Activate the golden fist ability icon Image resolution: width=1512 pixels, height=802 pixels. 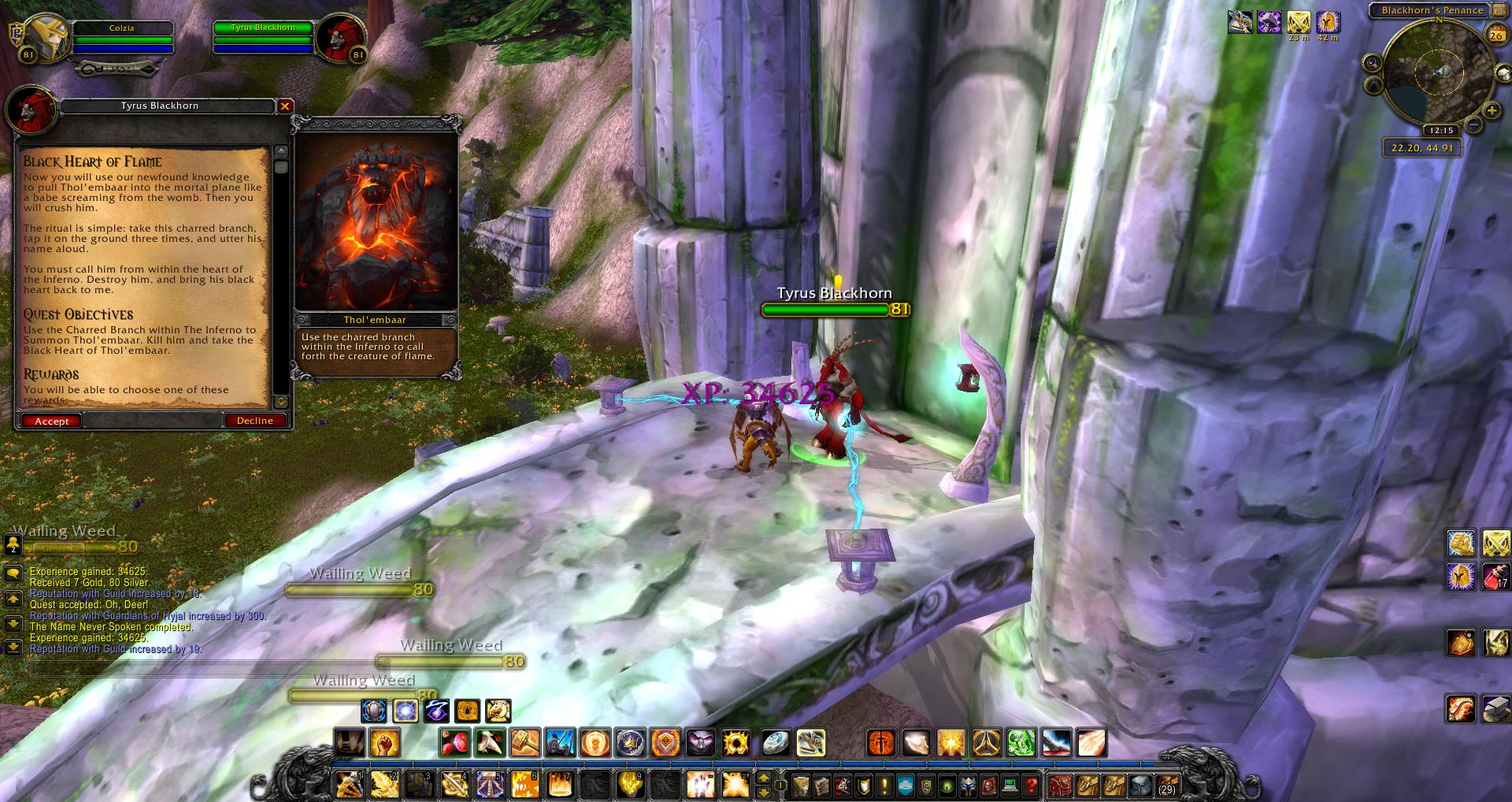(384, 743)
